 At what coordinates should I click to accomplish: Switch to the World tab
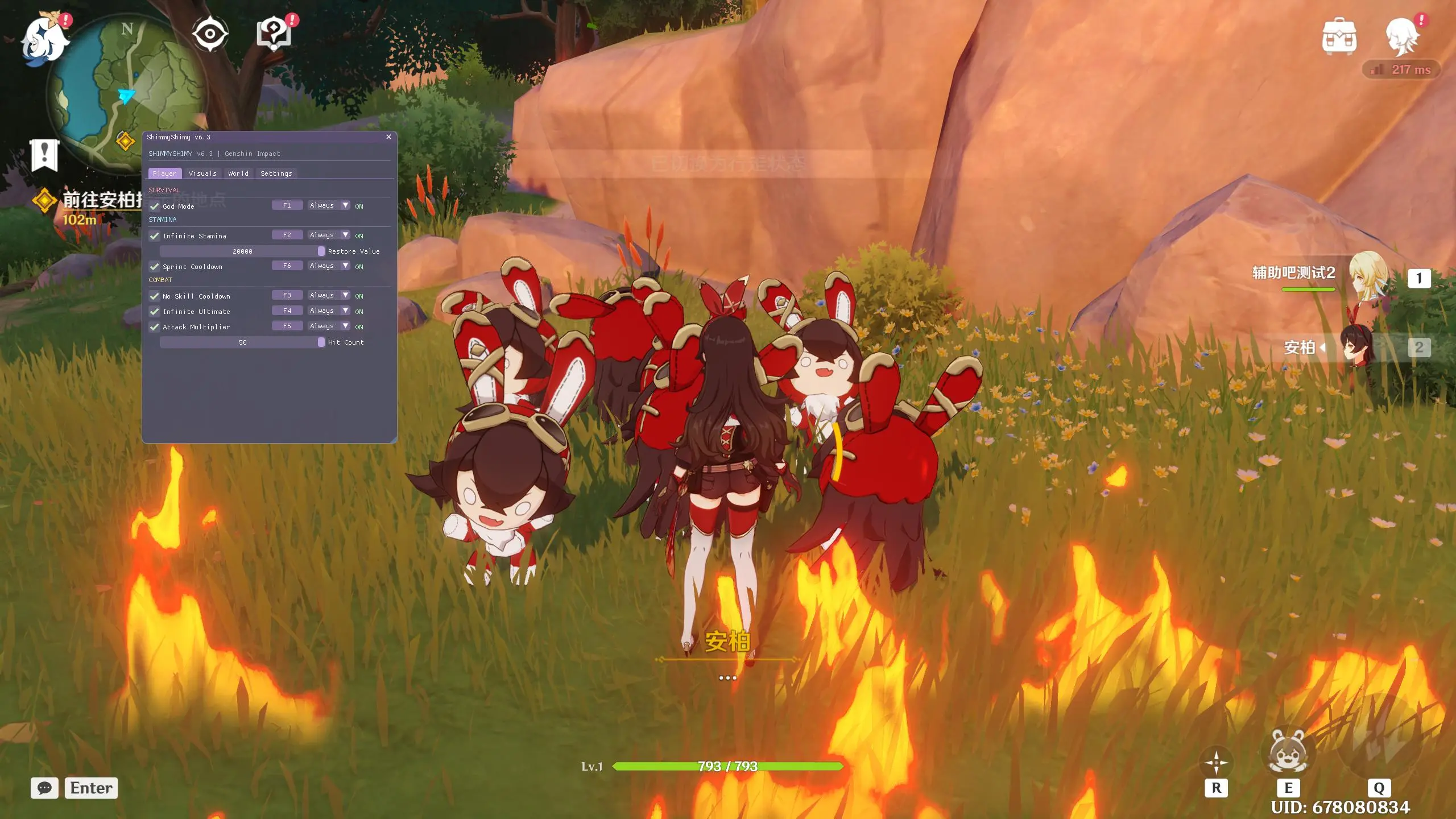click(238, 173)
